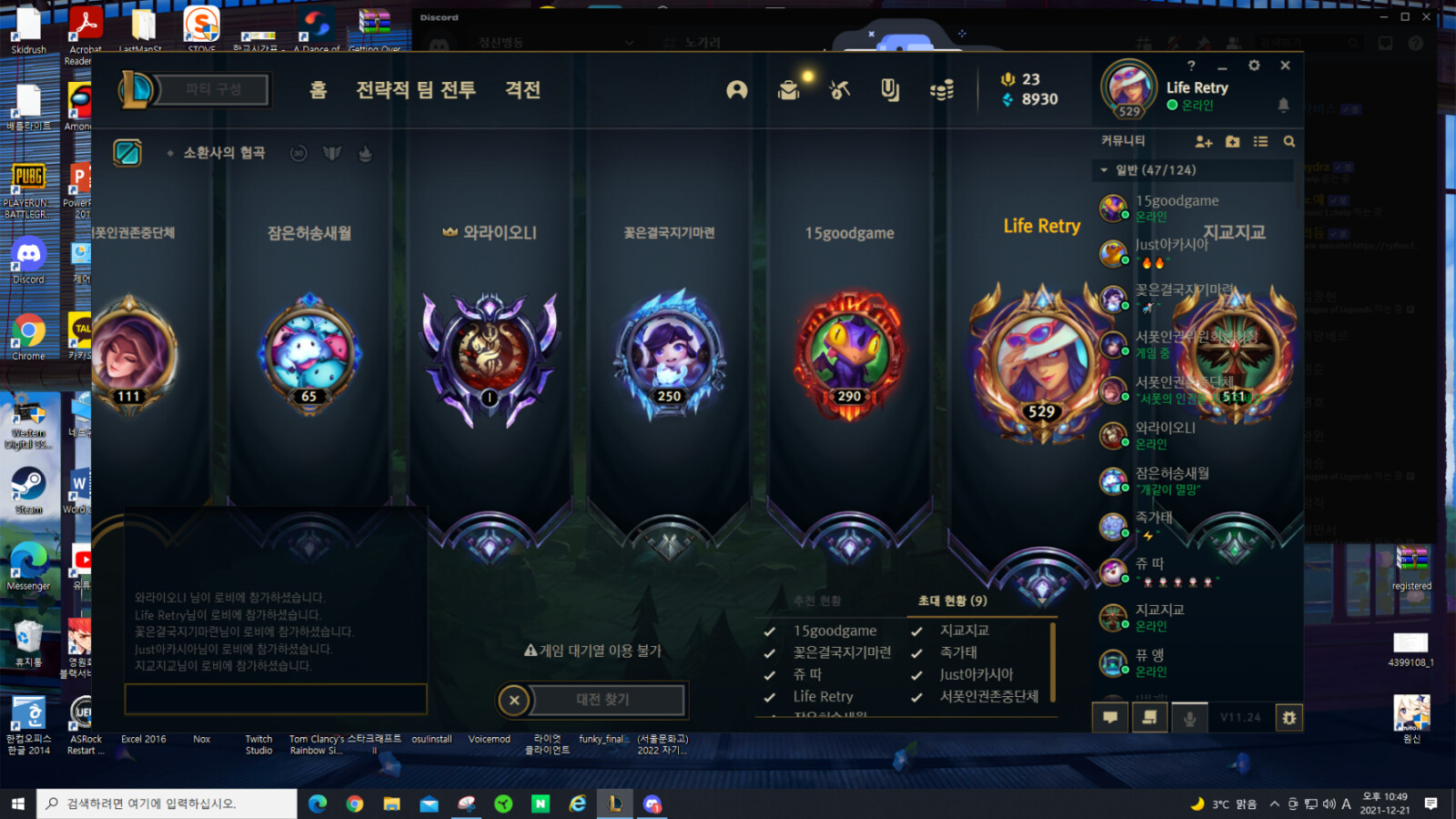
Task: Click the 파티 구성 party button
Action: coord(214,89)
